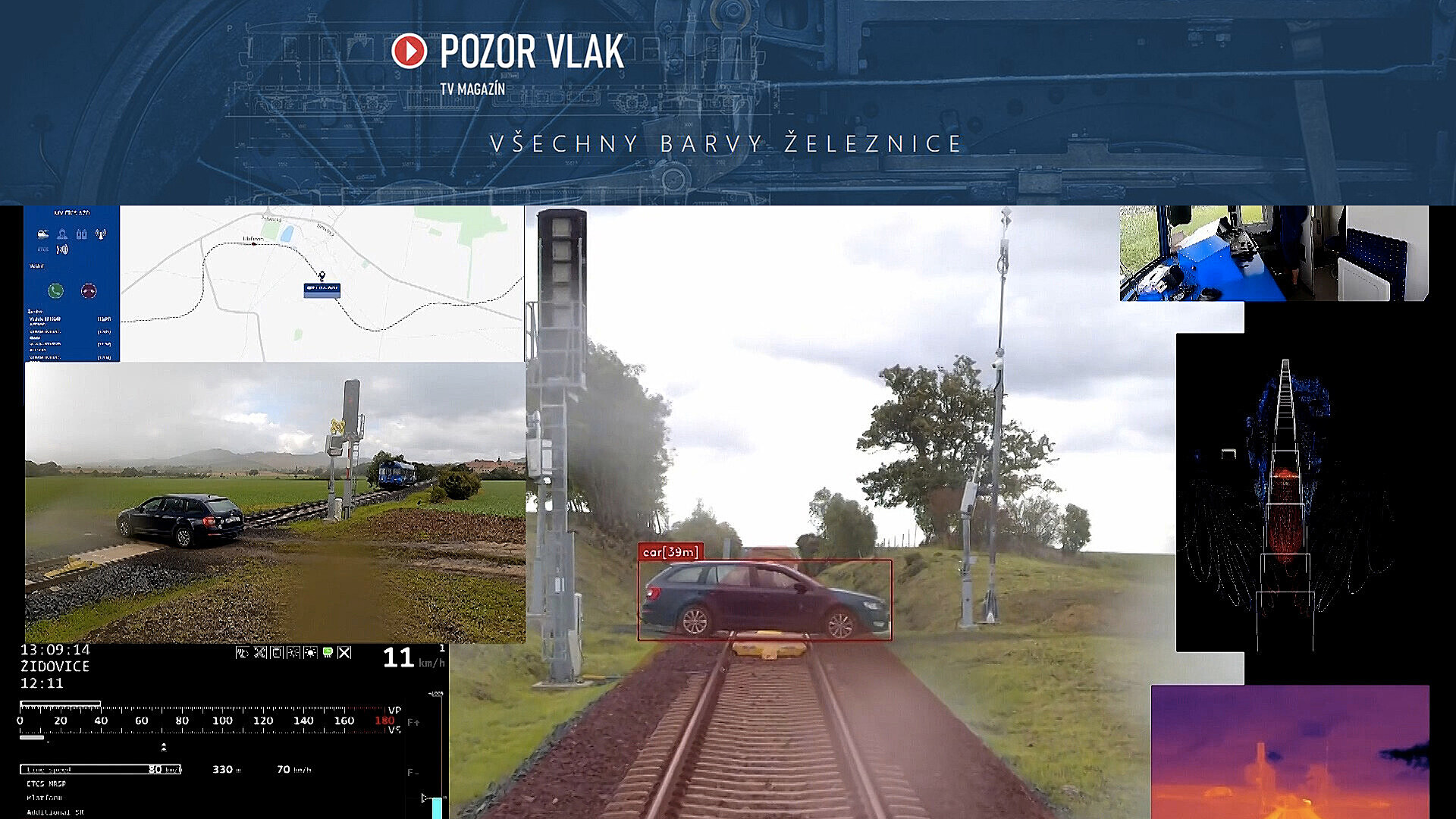This screenshot has height=819, width=1456.
Task: Select the Line speed 80 km/h row
Action: point(100,769)
